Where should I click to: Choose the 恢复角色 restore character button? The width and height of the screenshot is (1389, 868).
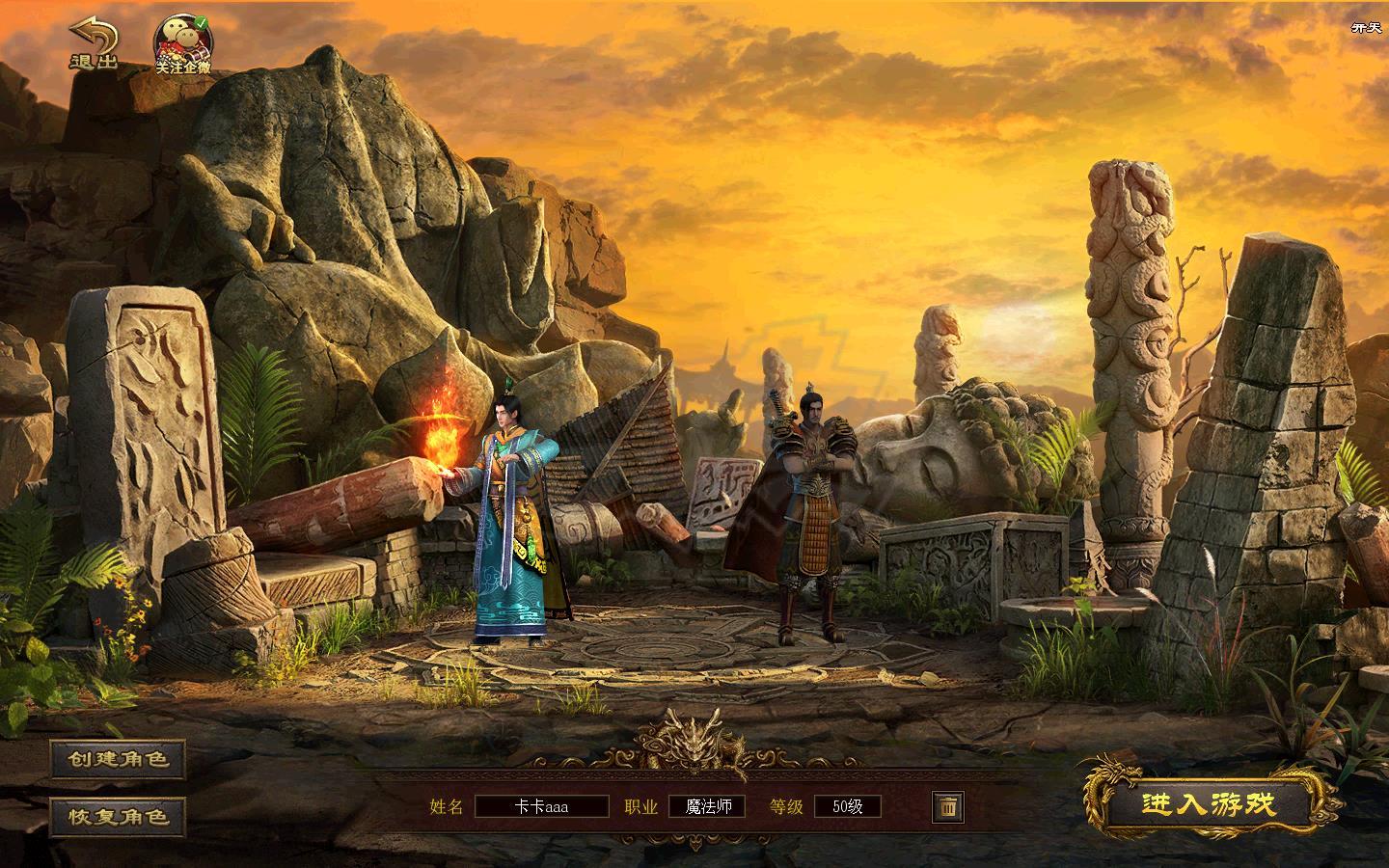click(x=118, y=817)
